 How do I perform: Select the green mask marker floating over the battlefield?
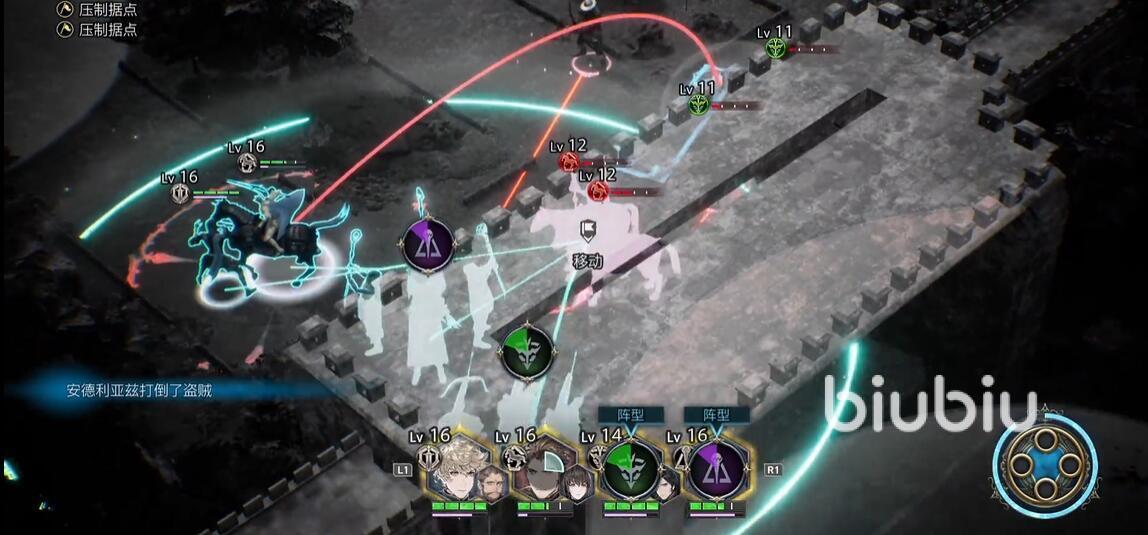[526, 351]
